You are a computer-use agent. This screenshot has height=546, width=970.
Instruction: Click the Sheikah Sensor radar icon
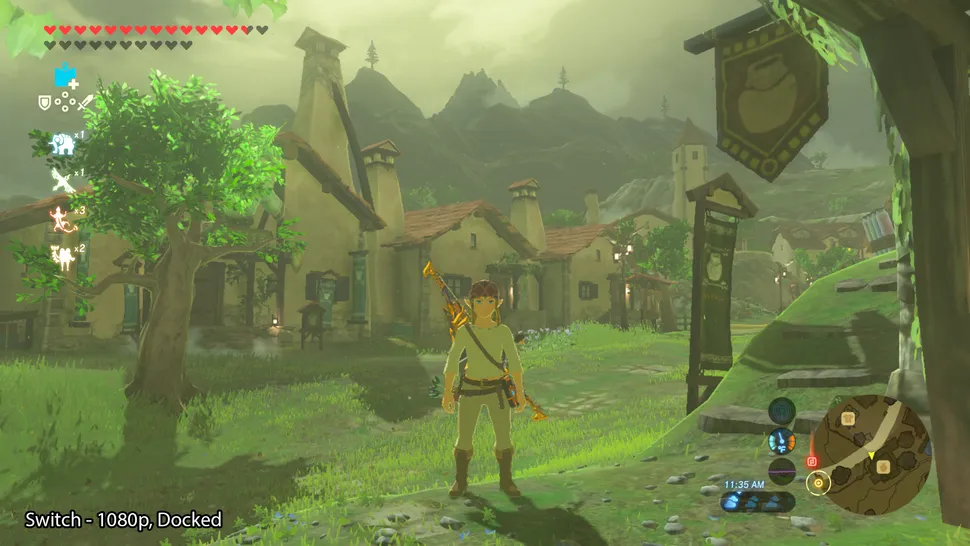(x=782, y=410)
